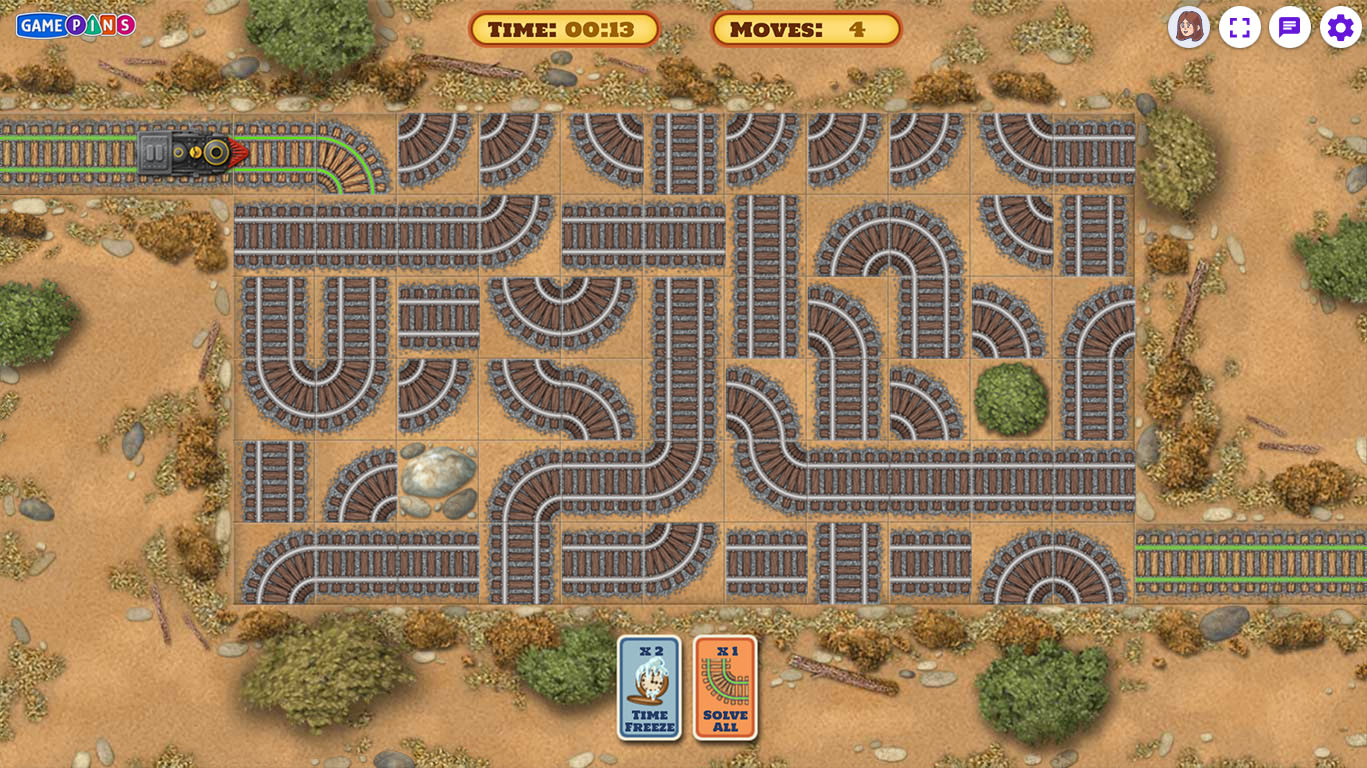The width and height of the screenshot is (1367, 768).
Task: Use the Solve All power-up card
Action: pyautogui.click(x=725, y=688)
